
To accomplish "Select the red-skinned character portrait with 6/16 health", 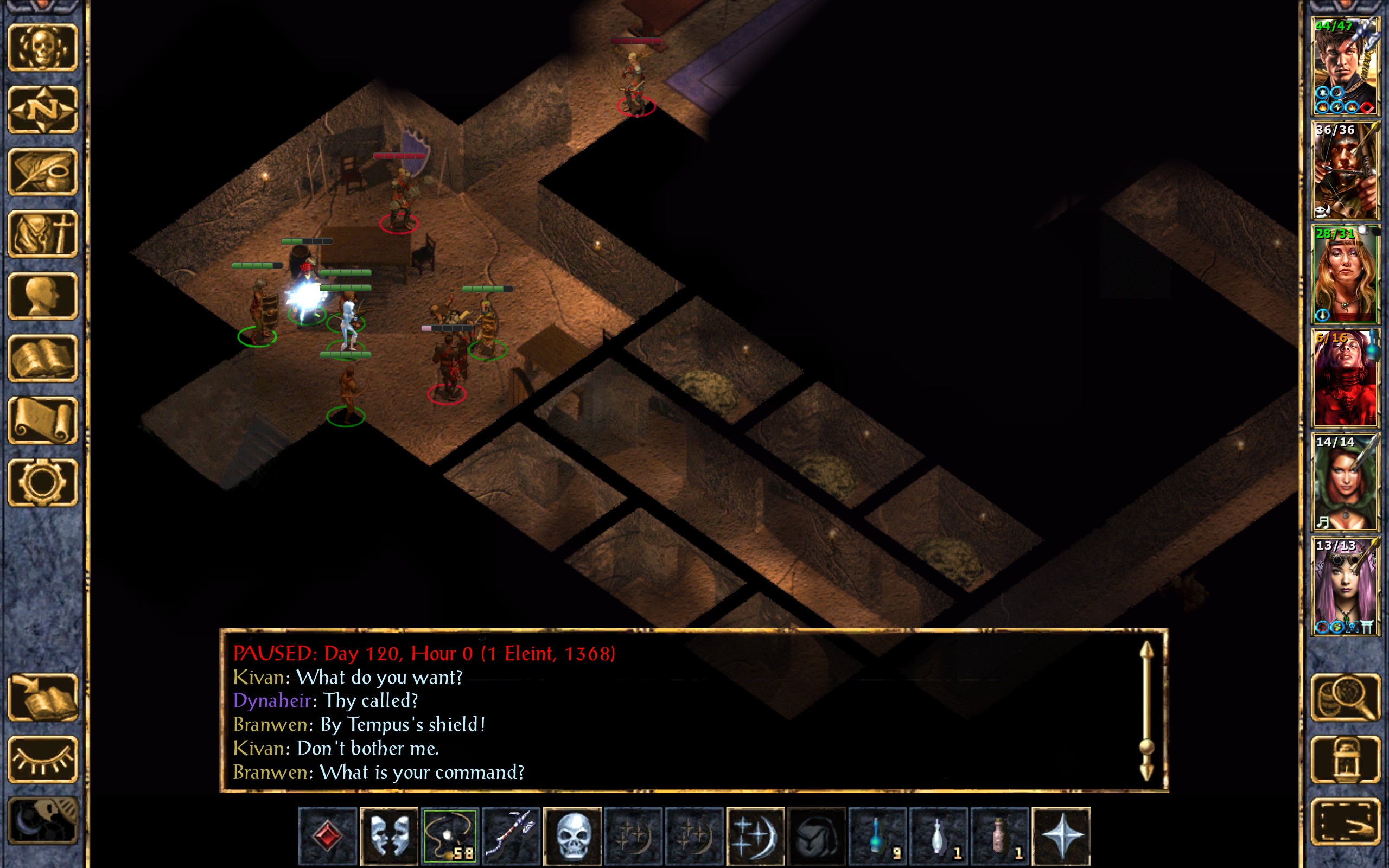I will click(1345, 378).
